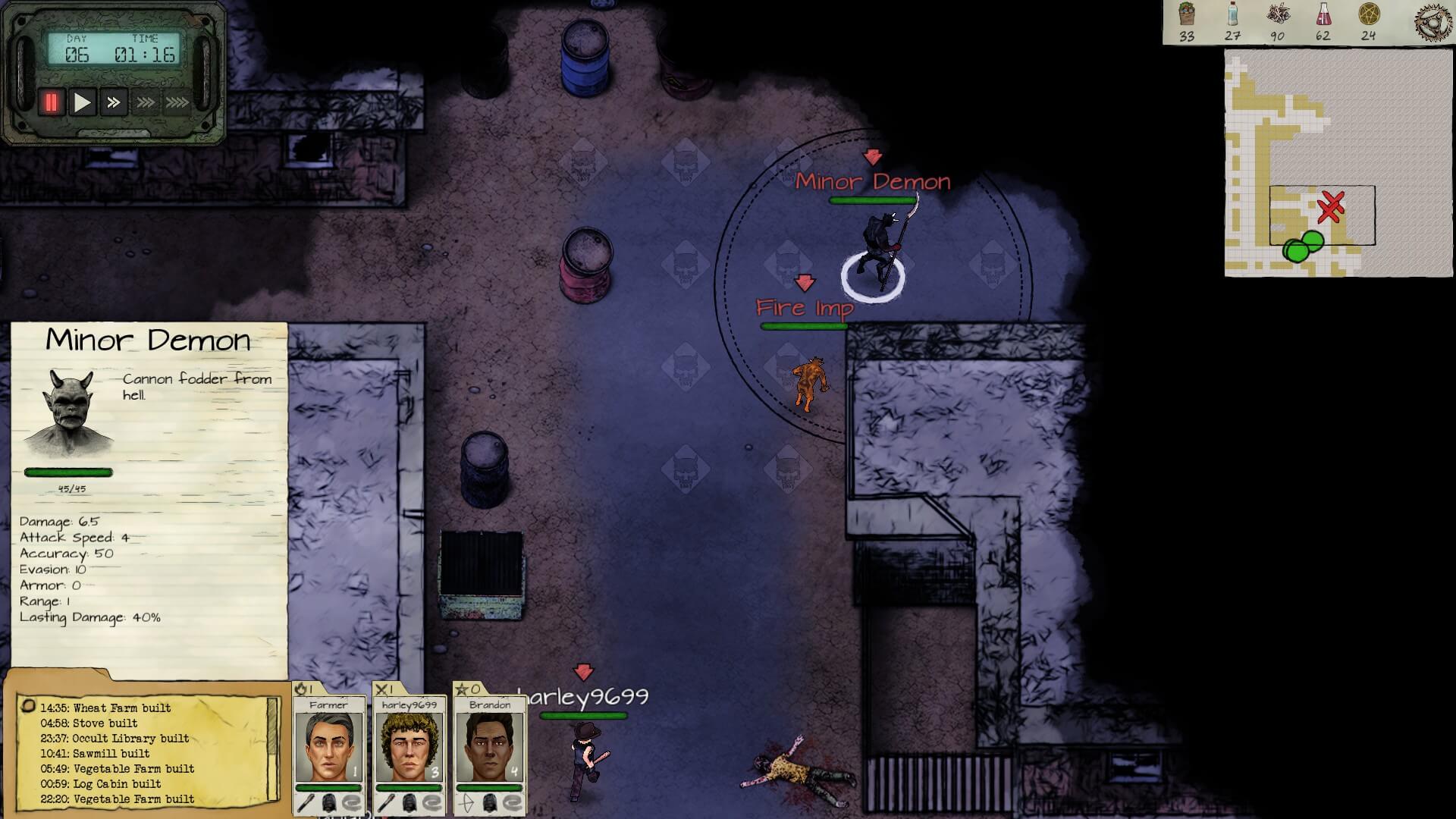Viewport: 1456px width, 819px height.
Task: Open the gear settings menu
Action: point(1432,22)
